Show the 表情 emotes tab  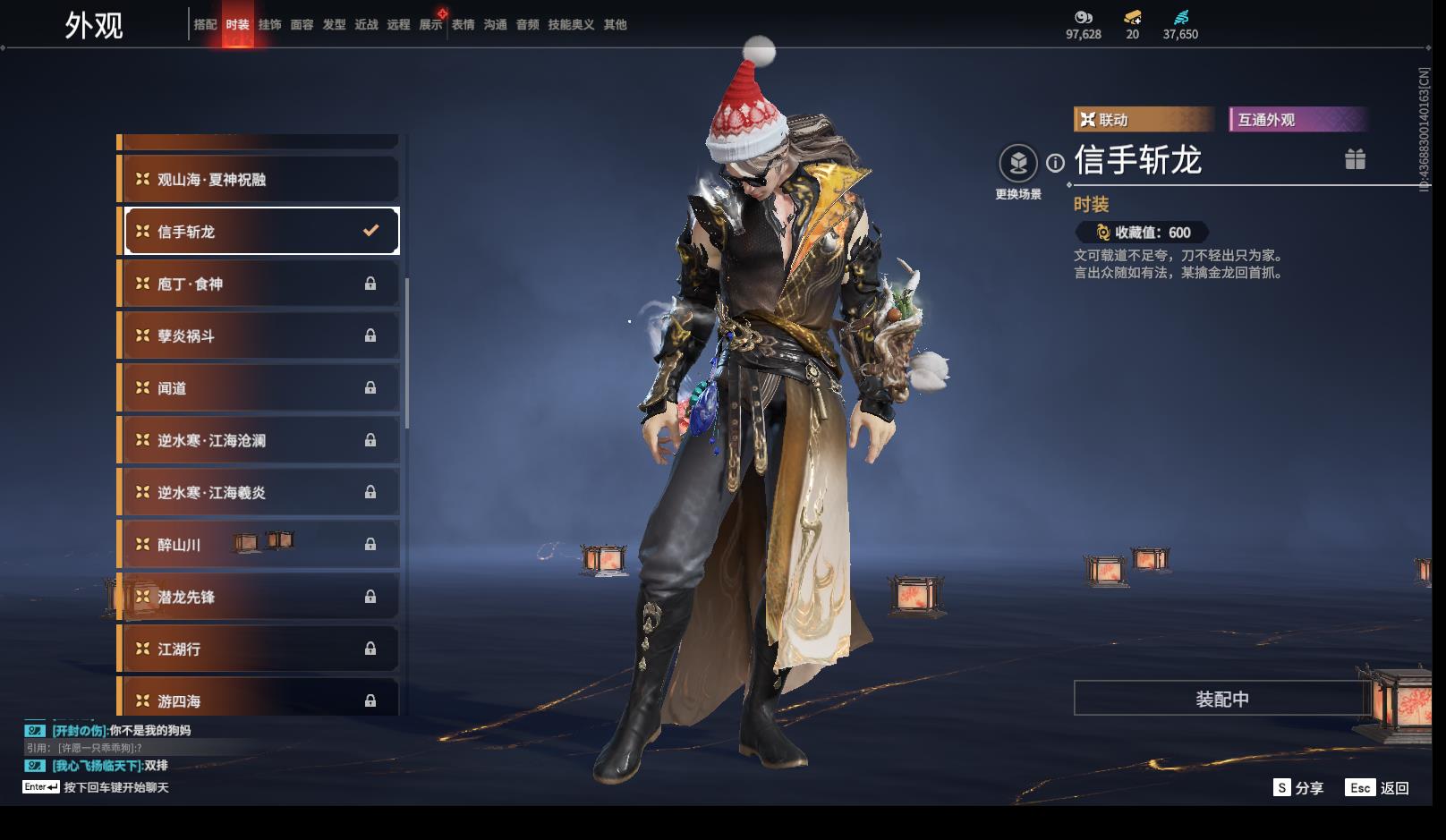463,25
